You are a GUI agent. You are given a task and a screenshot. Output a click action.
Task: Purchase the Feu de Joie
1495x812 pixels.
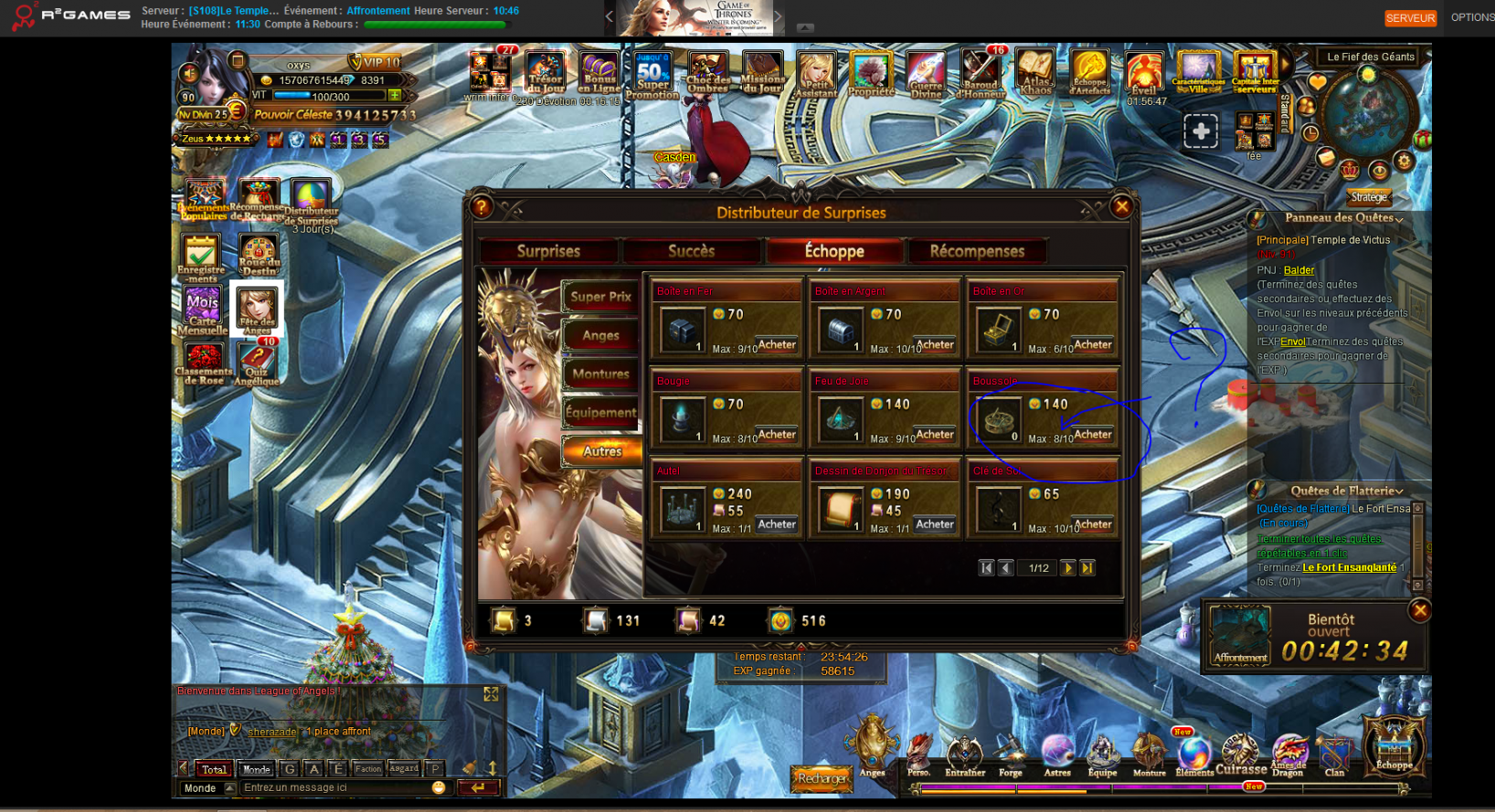(x=935, y=435)
